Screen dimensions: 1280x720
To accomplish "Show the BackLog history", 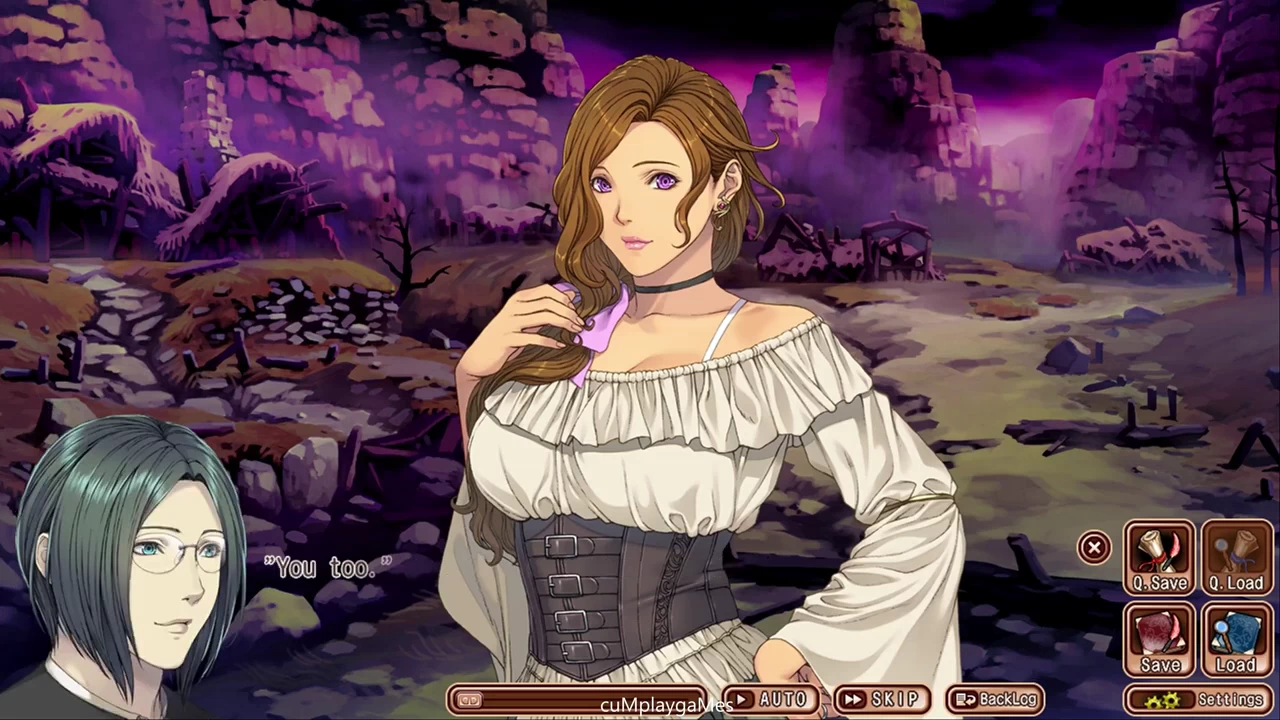I will point(994,699).
